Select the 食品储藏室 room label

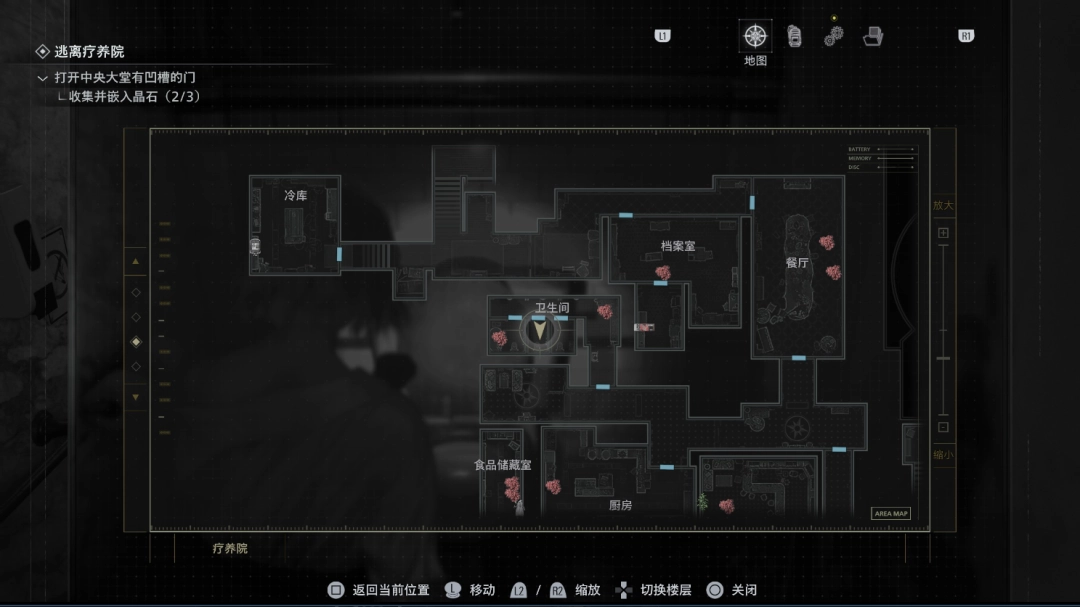503,465
